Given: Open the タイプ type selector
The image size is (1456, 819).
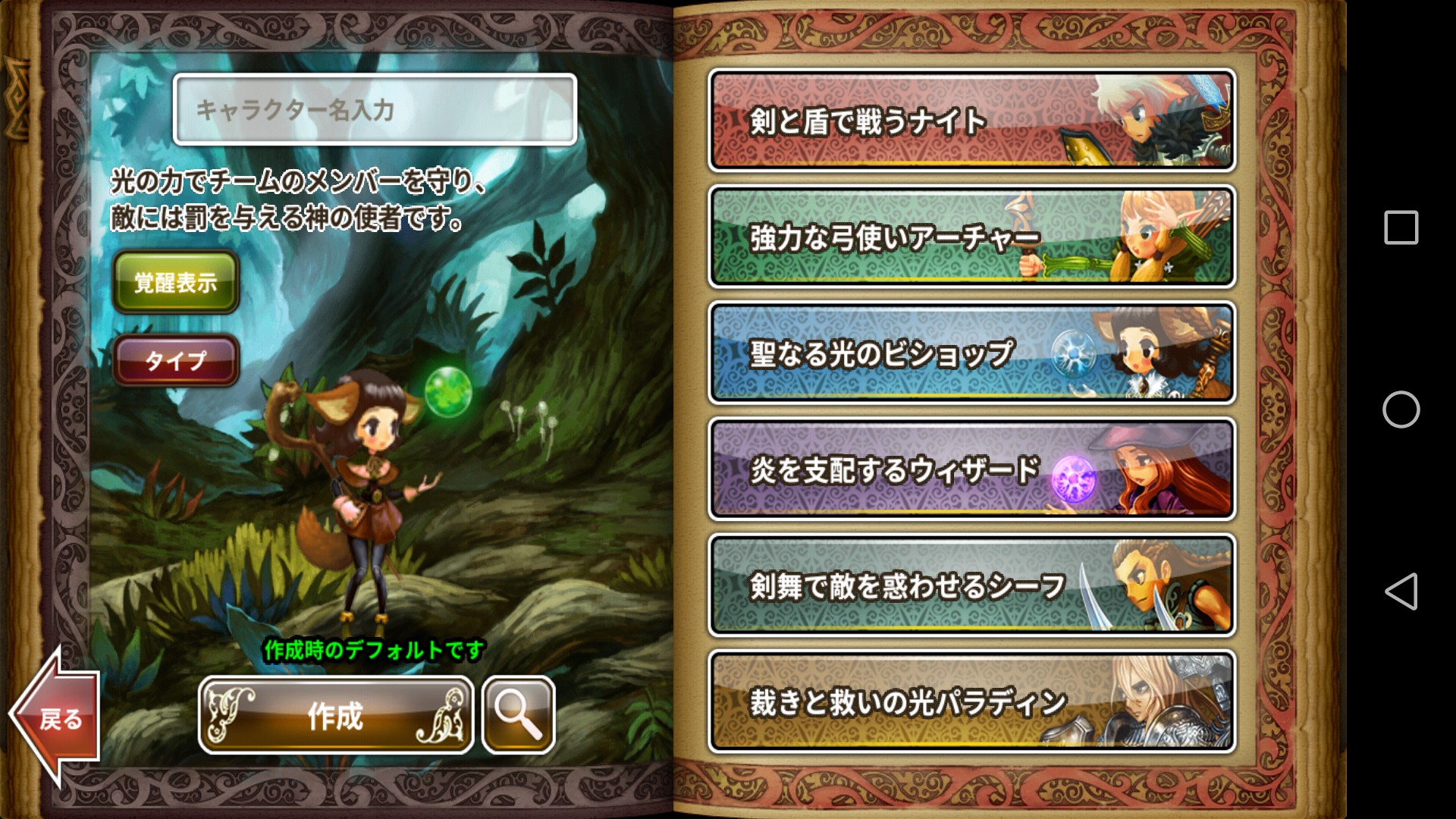Looking at the screenshot, I should point(176,360).
